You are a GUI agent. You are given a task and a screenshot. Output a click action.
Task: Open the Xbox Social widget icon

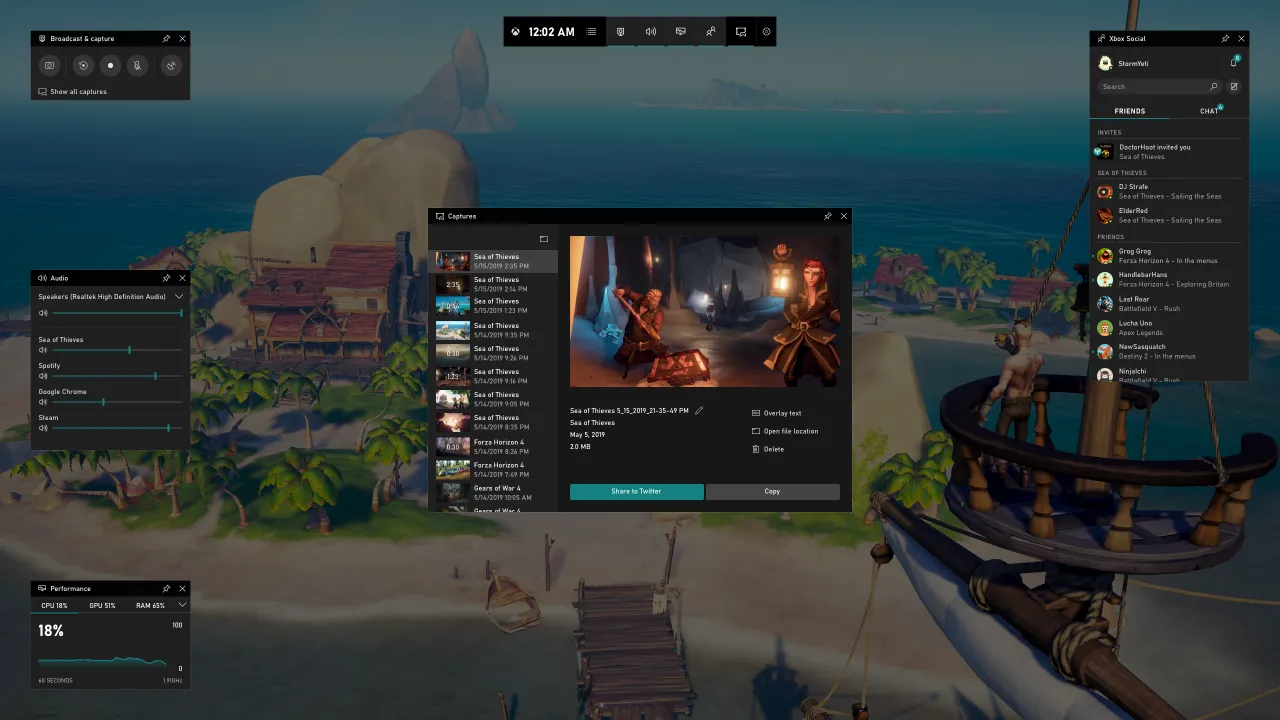point(711,31)
